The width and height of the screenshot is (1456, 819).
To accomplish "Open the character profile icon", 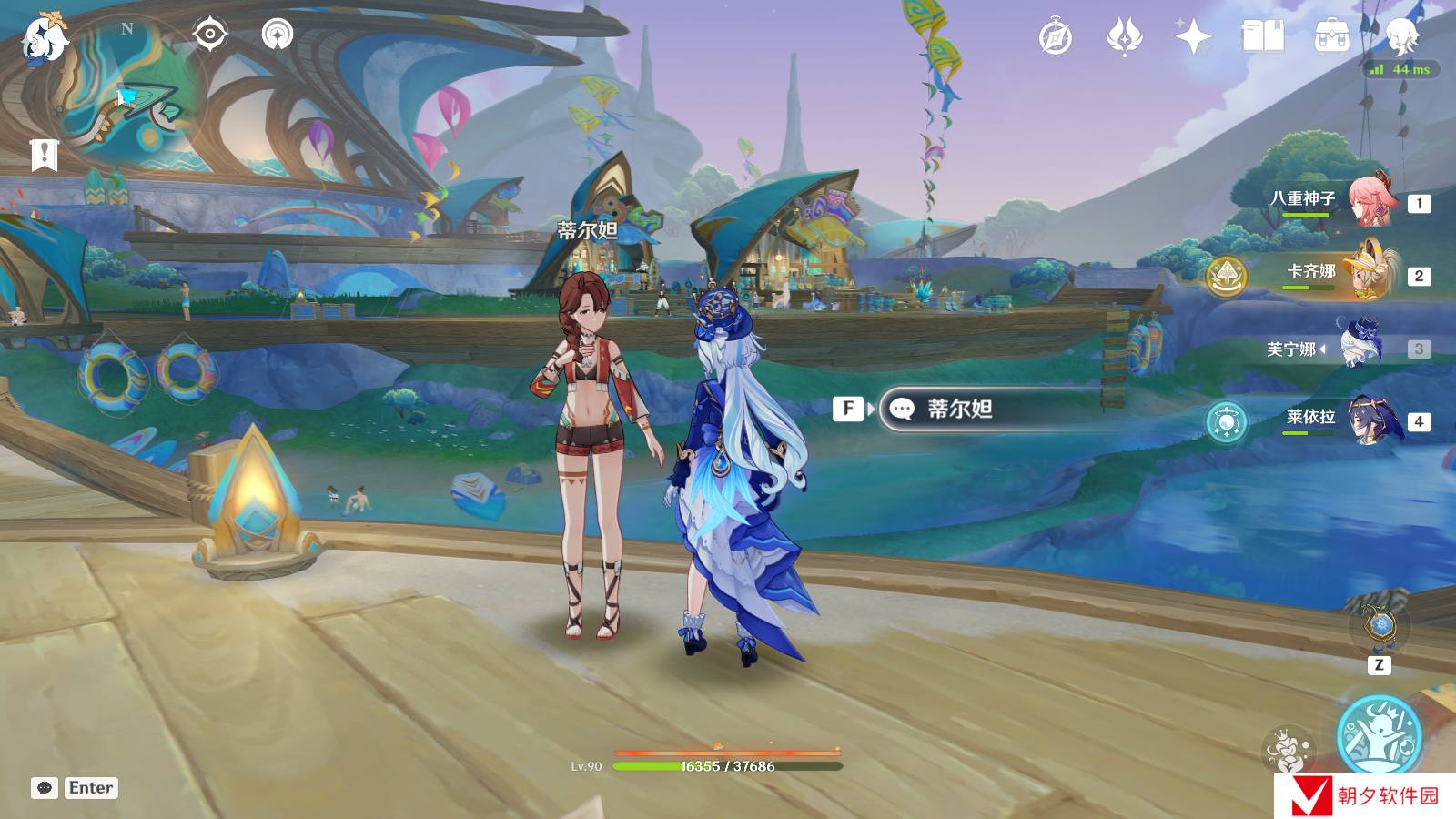I will tap(1401, 36).
